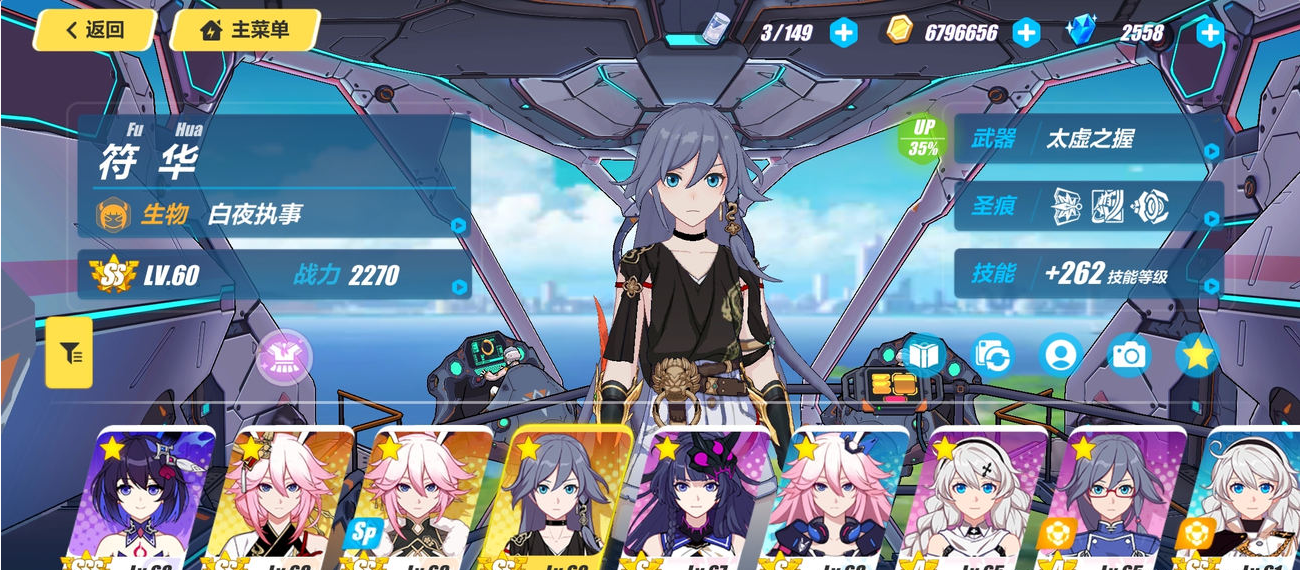This screenshot has height=570, width=1300.
Task: Open the LV.60 战力 stats panel
Action: 275,275
